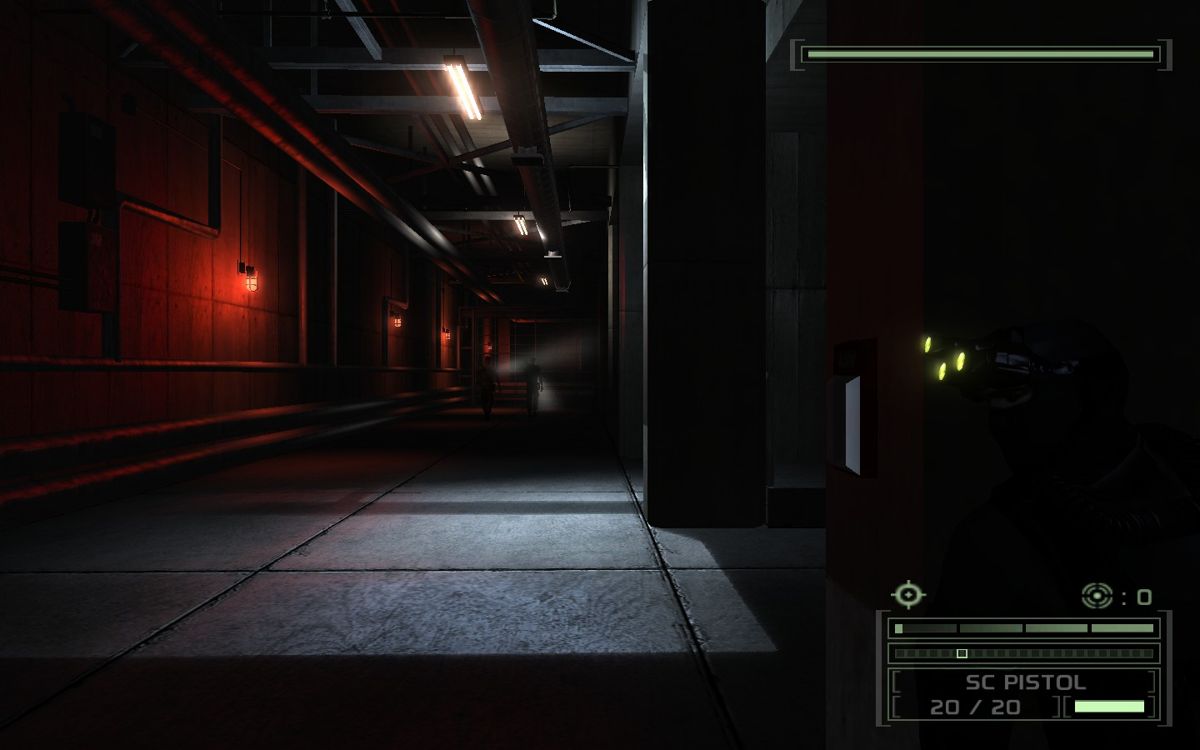Select the SC PISTOL weapon label
The height and width of the screenshot is (750, 1200).
click(x=1025, y=684)
